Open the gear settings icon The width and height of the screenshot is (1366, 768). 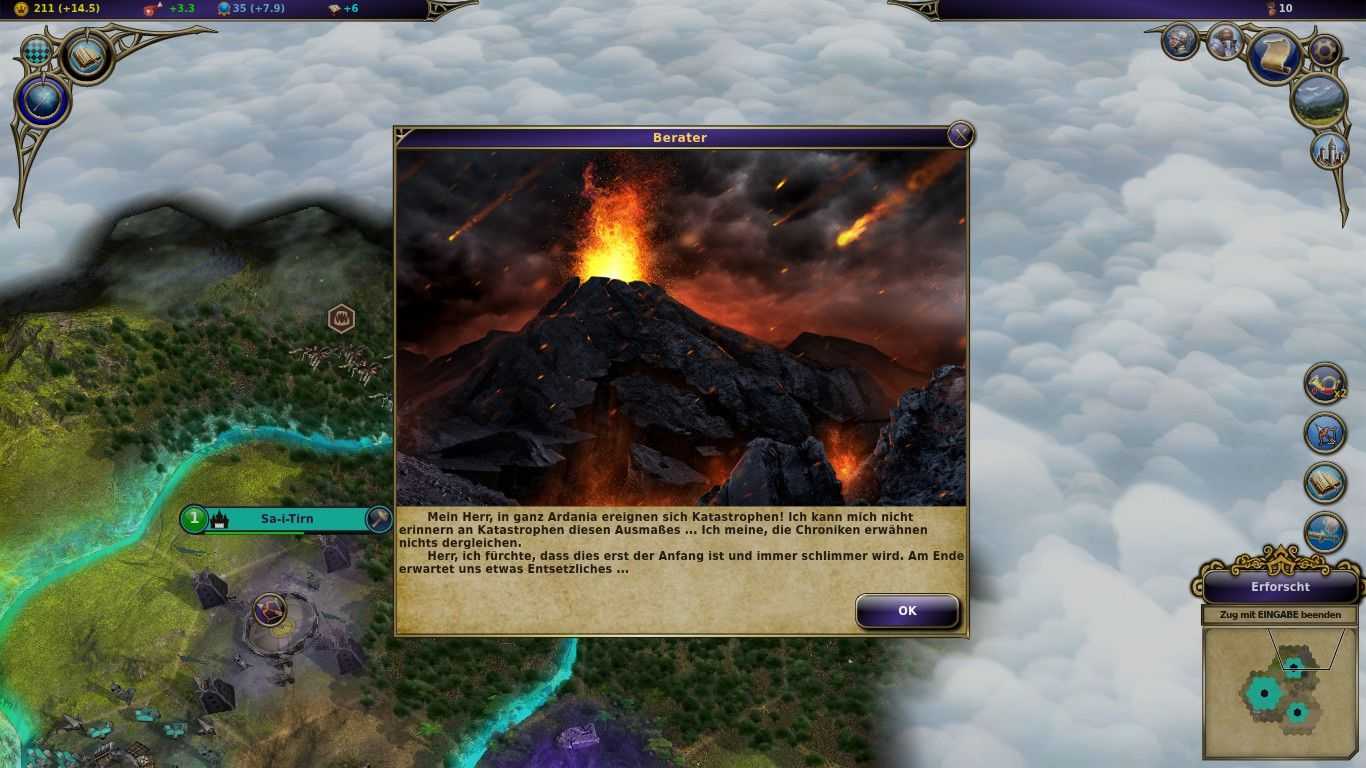(x=1326, y=50)
